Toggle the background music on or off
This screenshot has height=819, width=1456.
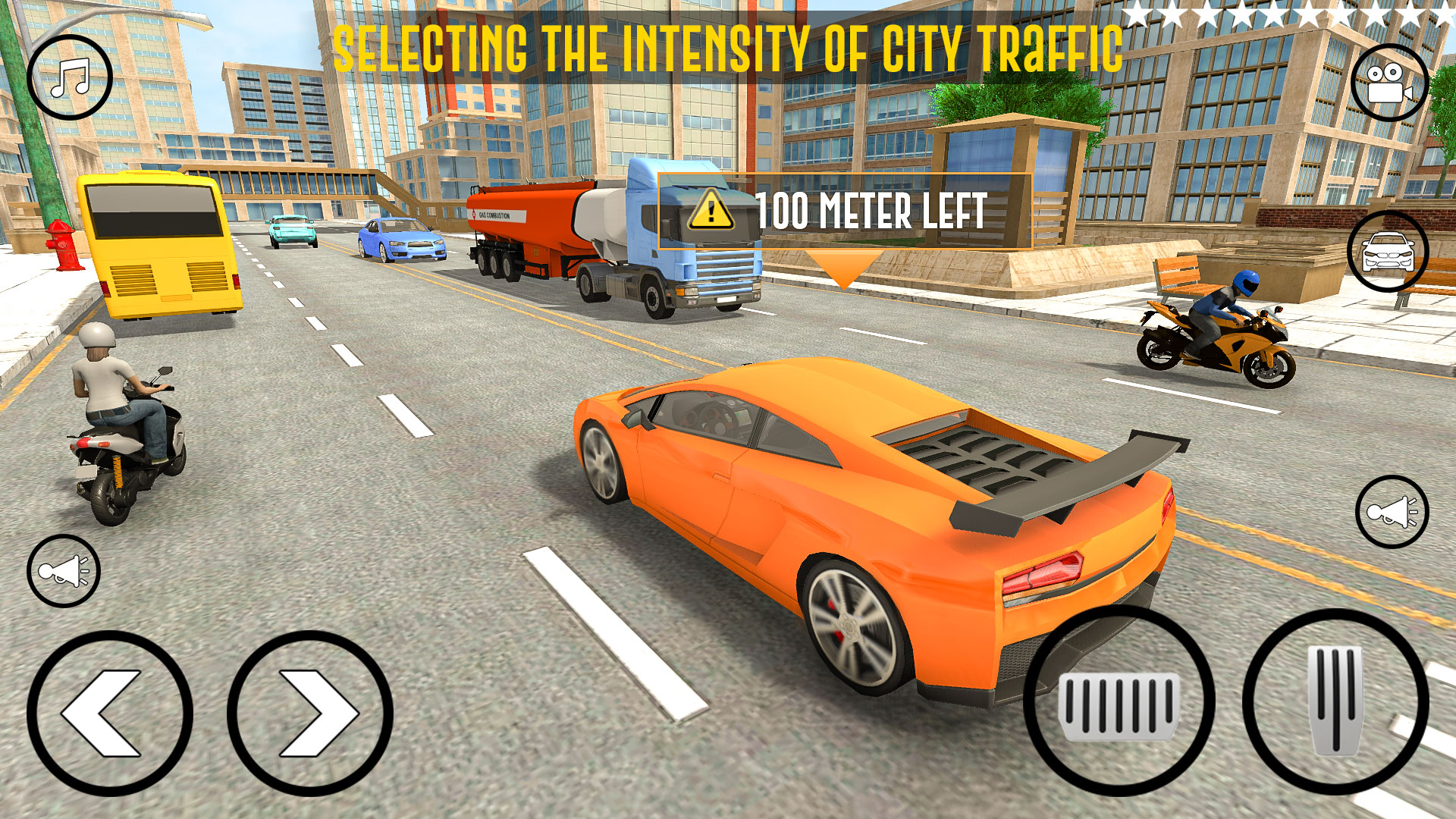[68, 76]
